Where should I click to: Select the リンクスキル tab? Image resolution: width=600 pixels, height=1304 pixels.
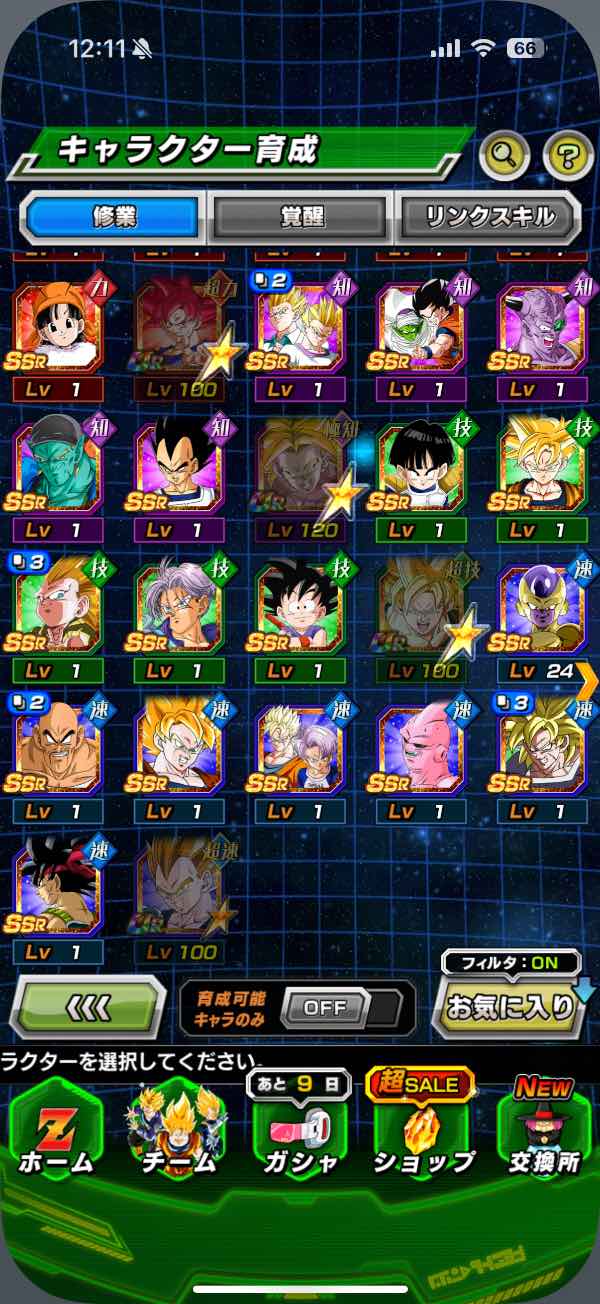tap(488, 217)
